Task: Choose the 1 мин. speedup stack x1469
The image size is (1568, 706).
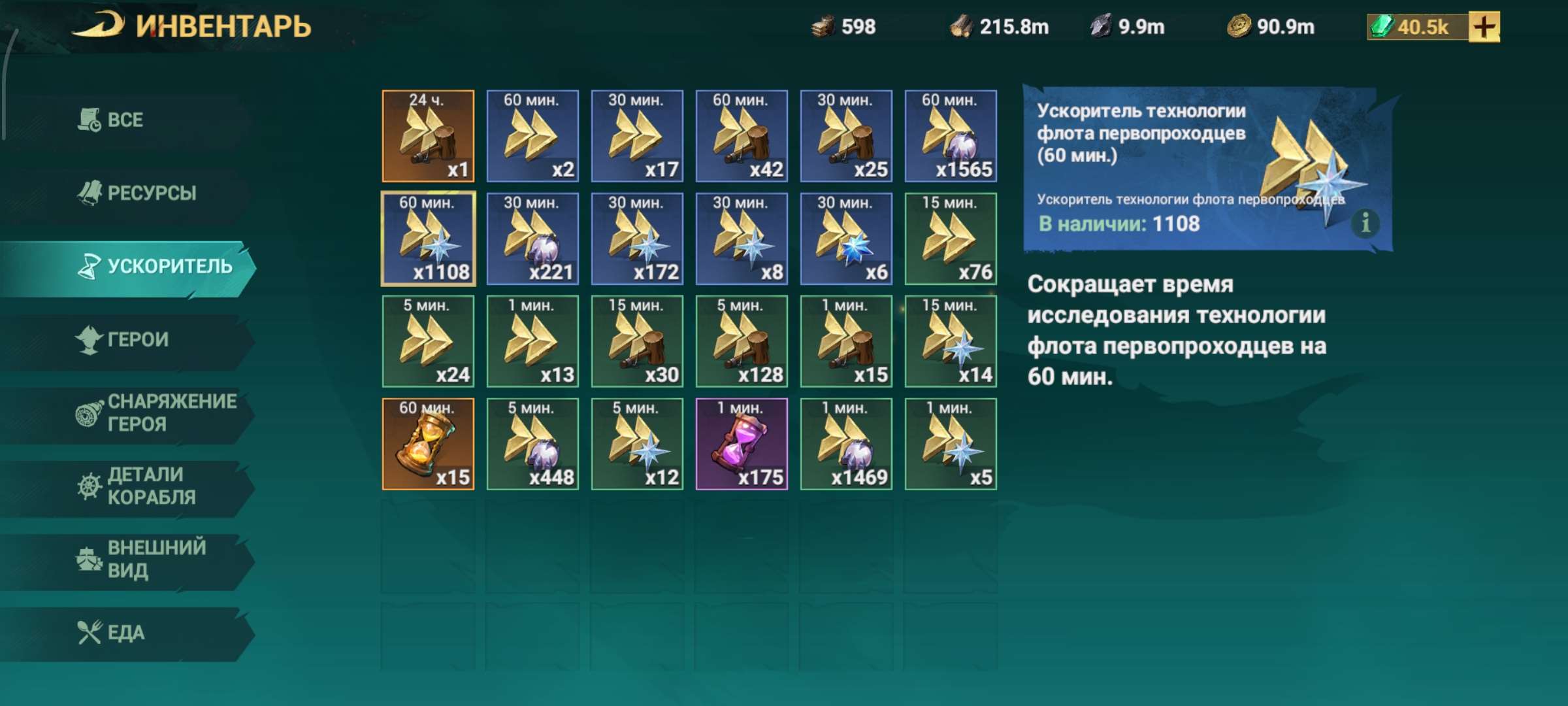Action: click(846, 444)
